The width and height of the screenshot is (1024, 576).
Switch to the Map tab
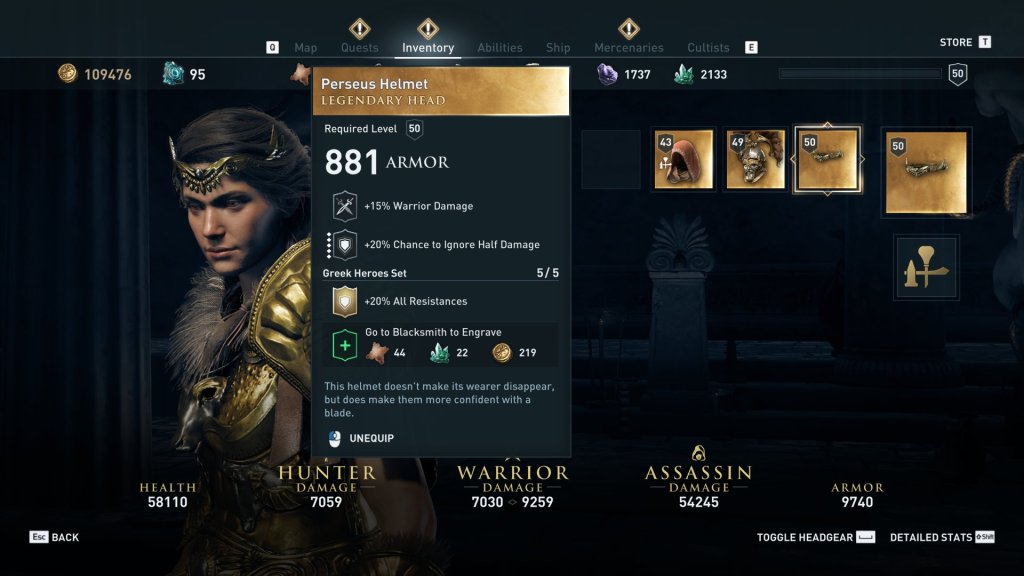305,48
